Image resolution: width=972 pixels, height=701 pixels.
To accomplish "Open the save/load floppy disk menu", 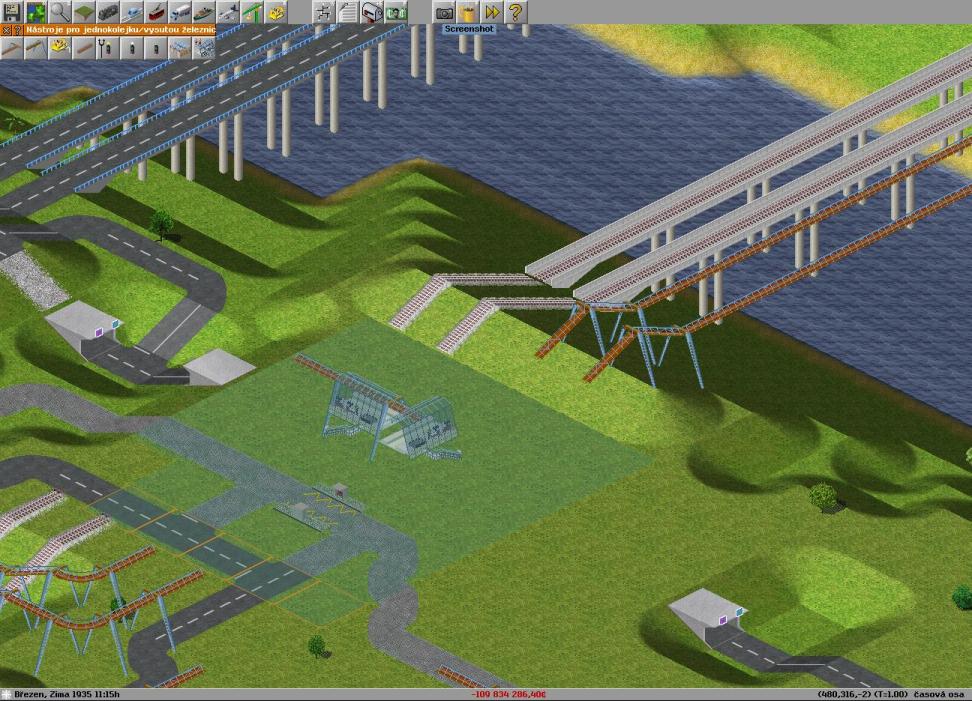I will tap(12, 12).
